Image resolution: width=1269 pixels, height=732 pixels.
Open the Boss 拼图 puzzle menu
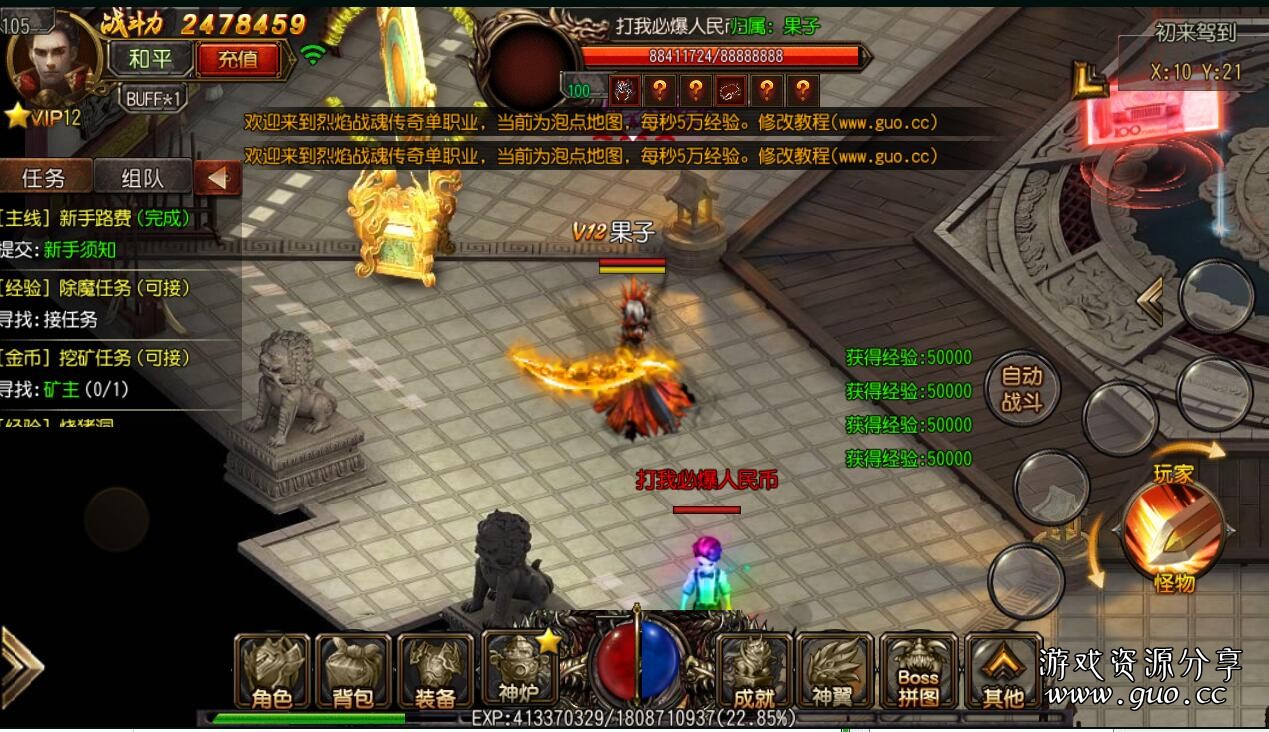pyautogui.click(x=919, y=672)
